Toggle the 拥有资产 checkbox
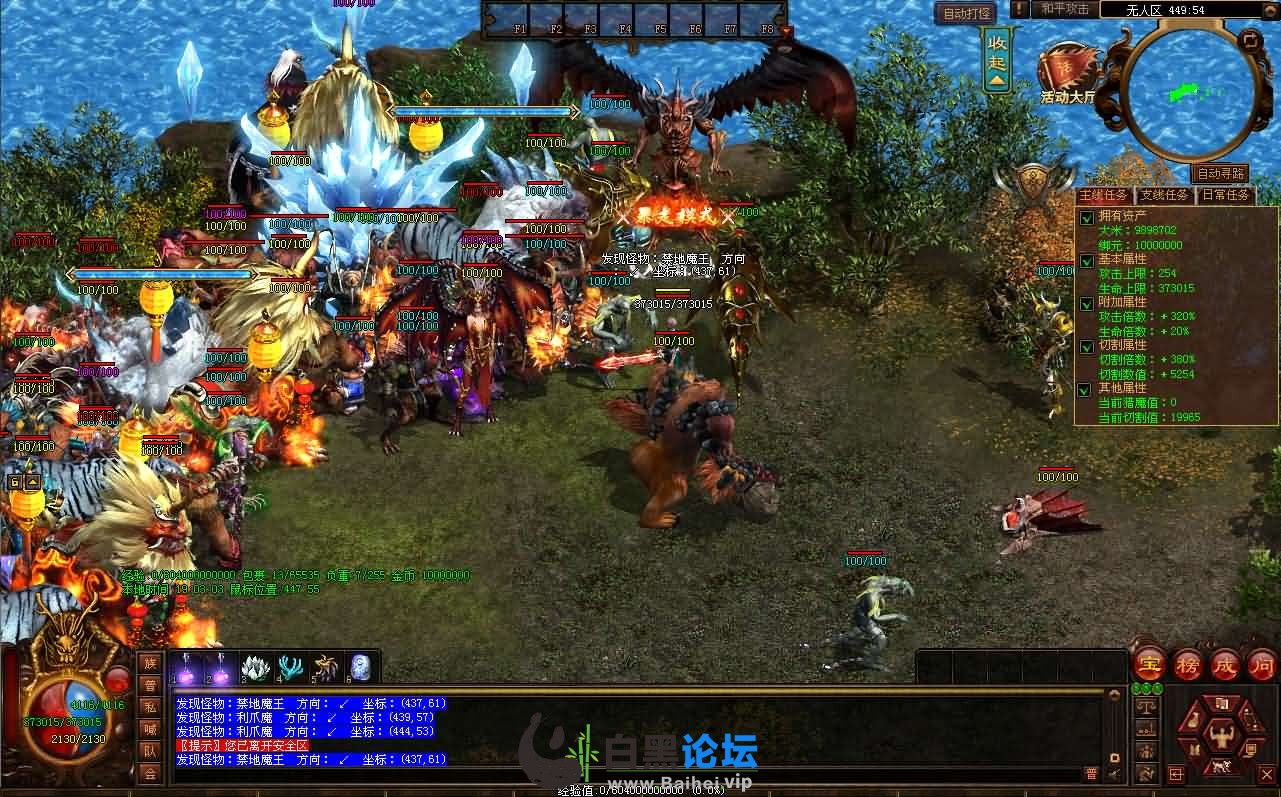 pyautogui.click(x=1087, y=218)
